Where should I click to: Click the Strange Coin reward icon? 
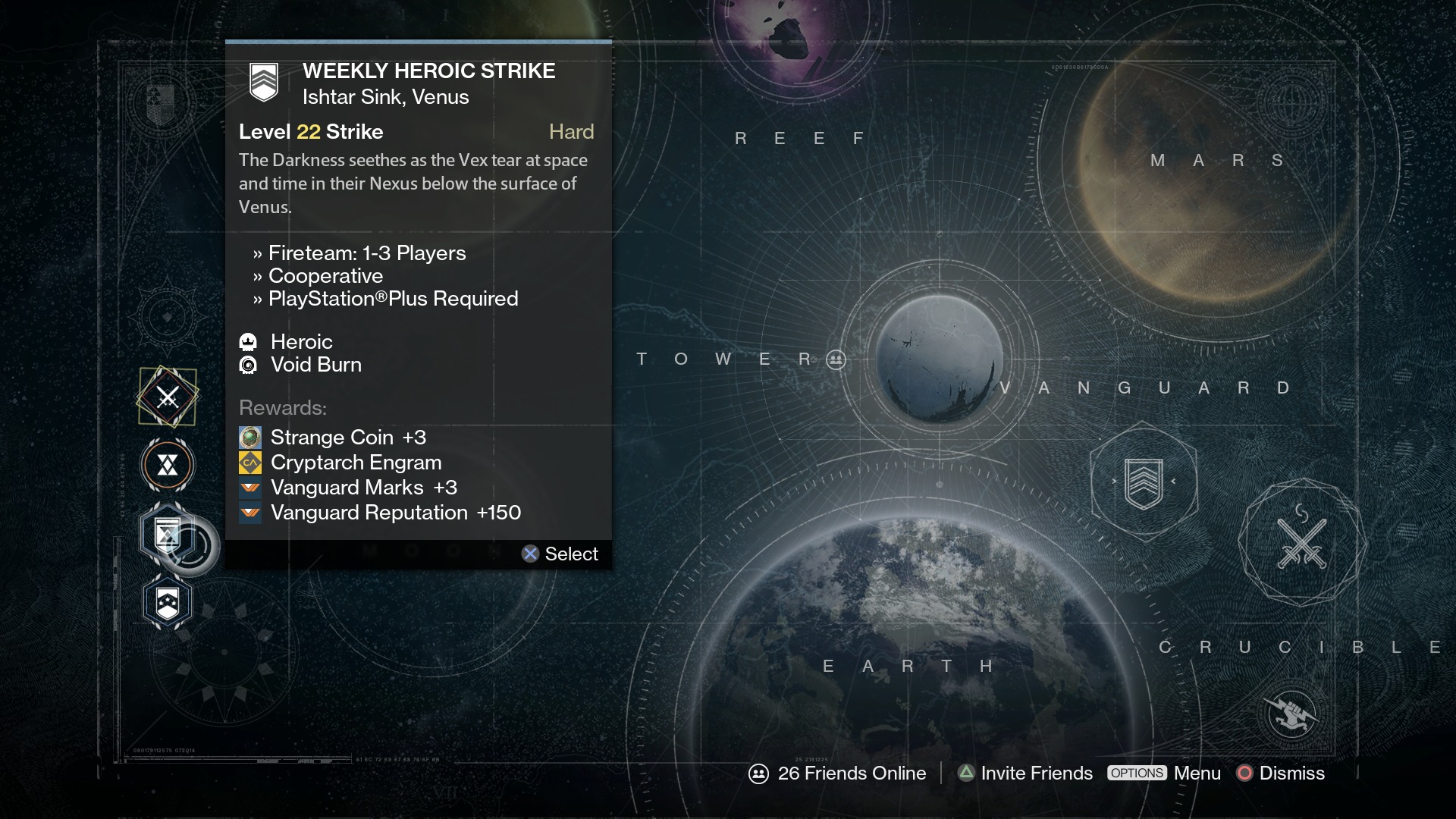(x=250, y=438)
